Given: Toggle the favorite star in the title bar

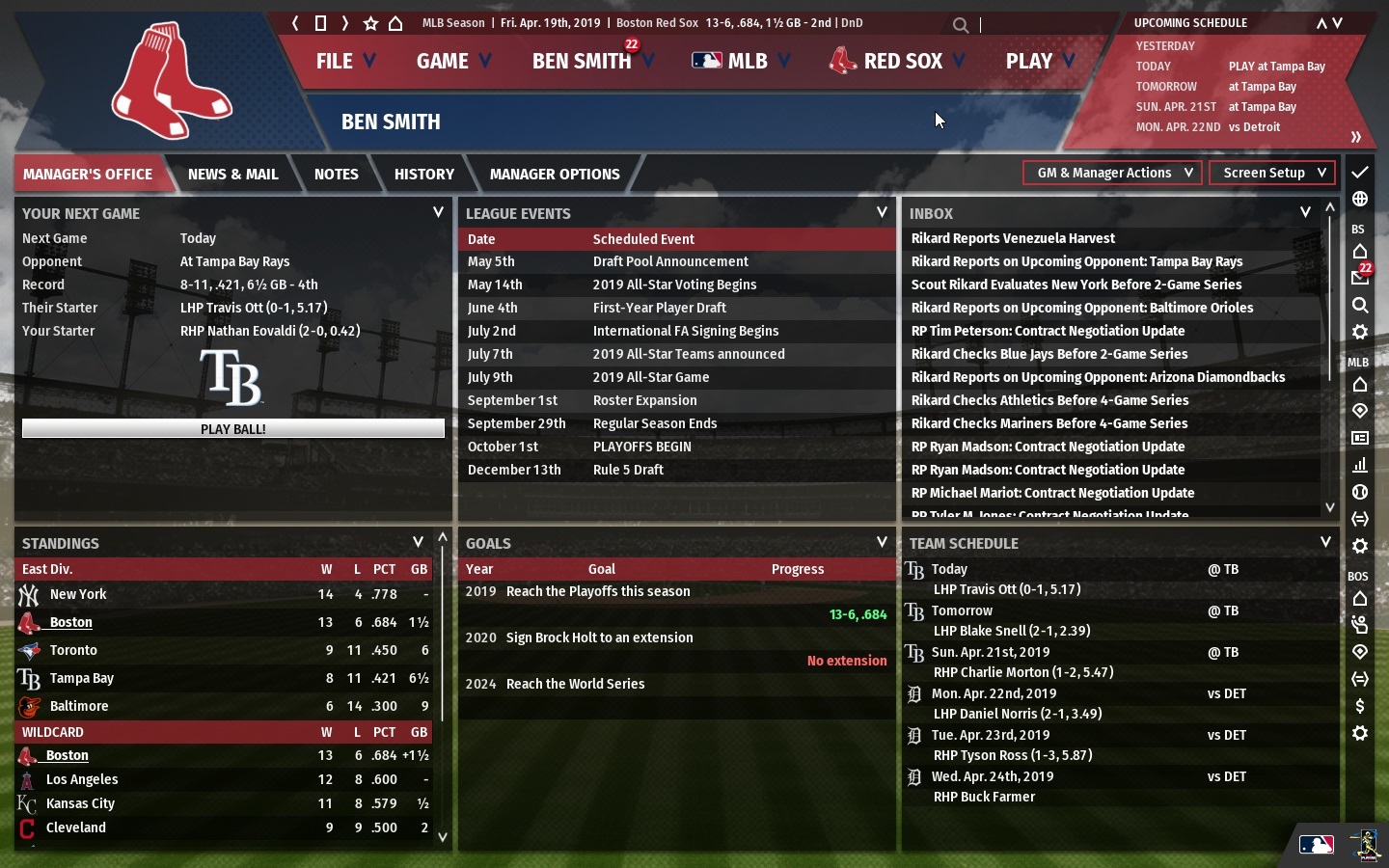Looking at the screenshot, I should 369,23.
